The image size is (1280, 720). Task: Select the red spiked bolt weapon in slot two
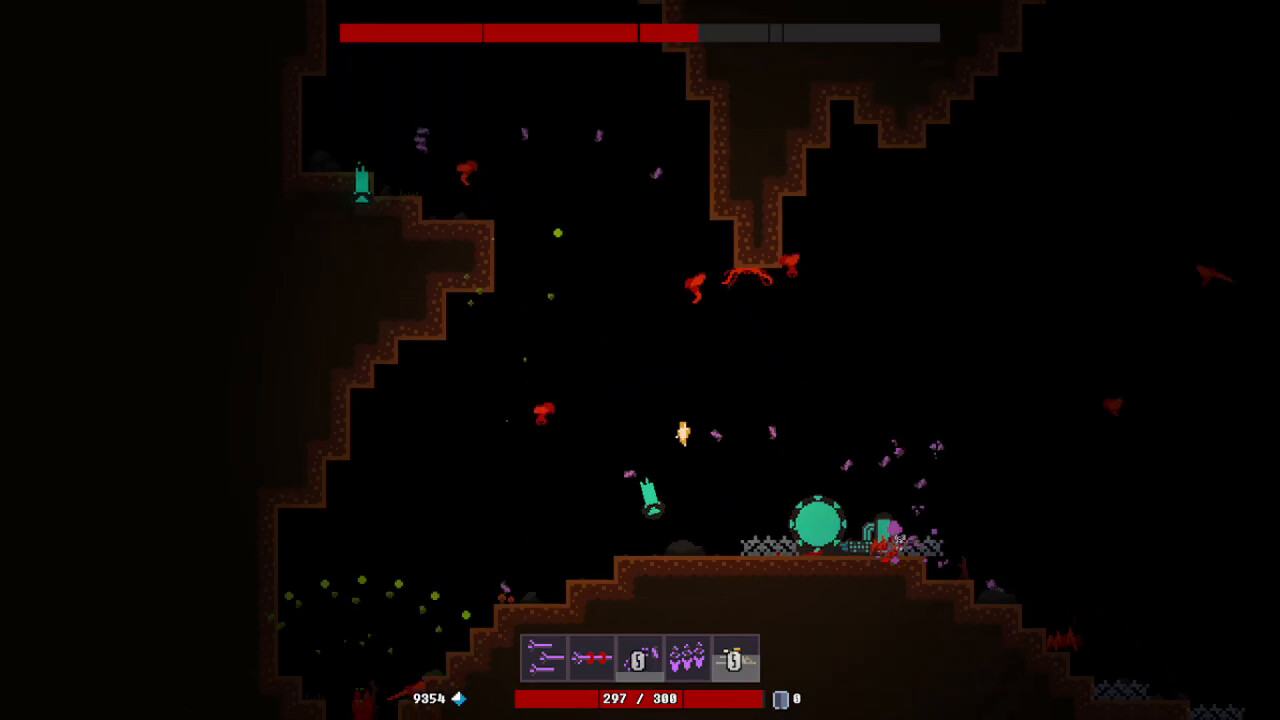(x=591, y=658)
